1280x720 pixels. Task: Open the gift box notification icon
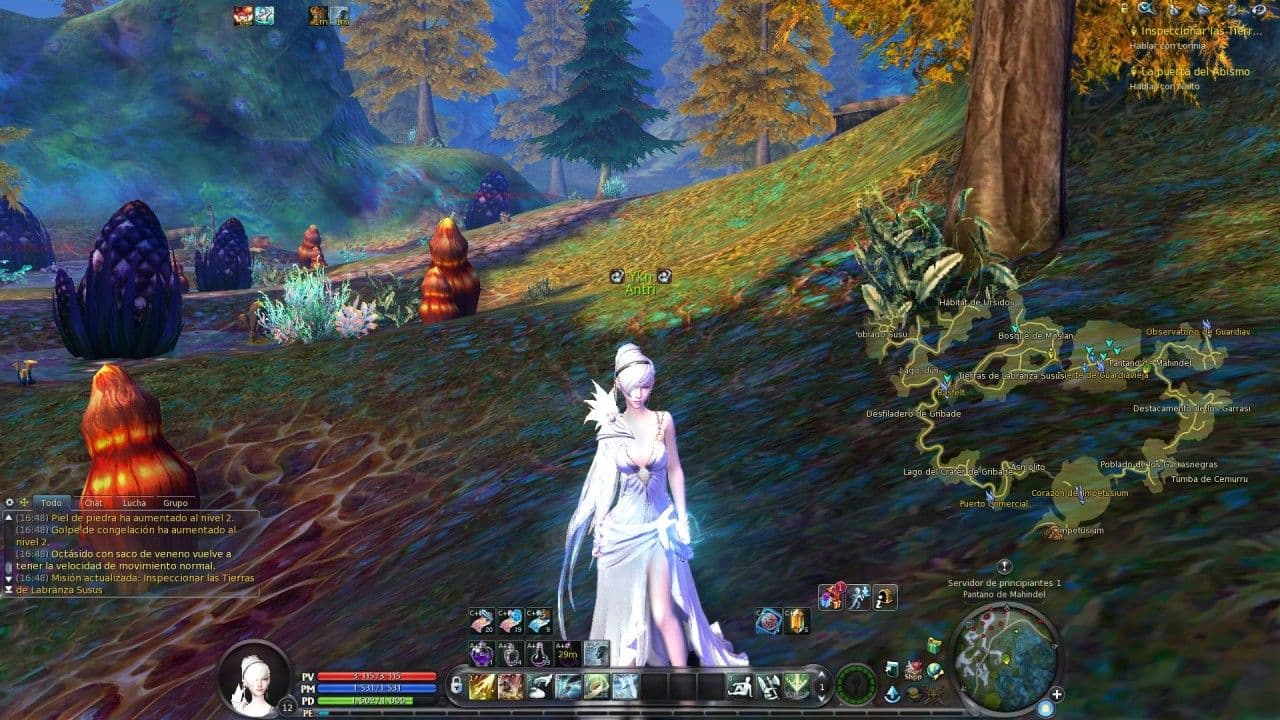click(x=831, y=598)
